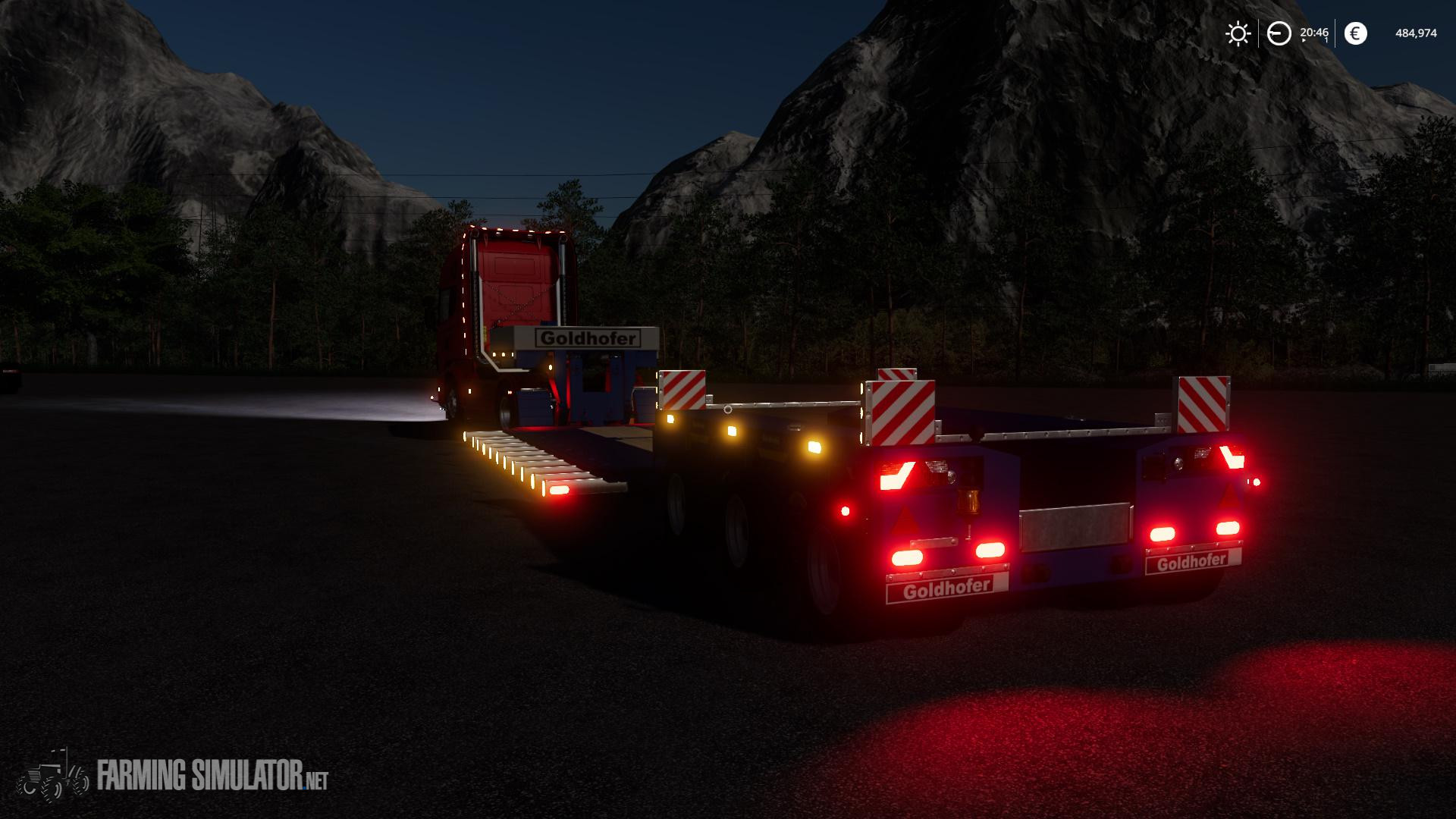Click the sun weather icon in the HUD

1238,33
